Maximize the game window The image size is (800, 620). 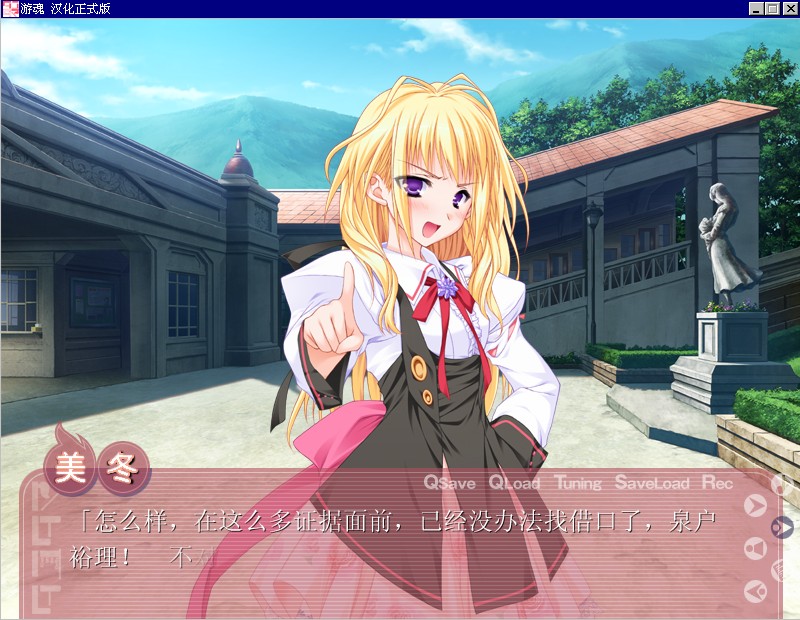coord(772,9)
